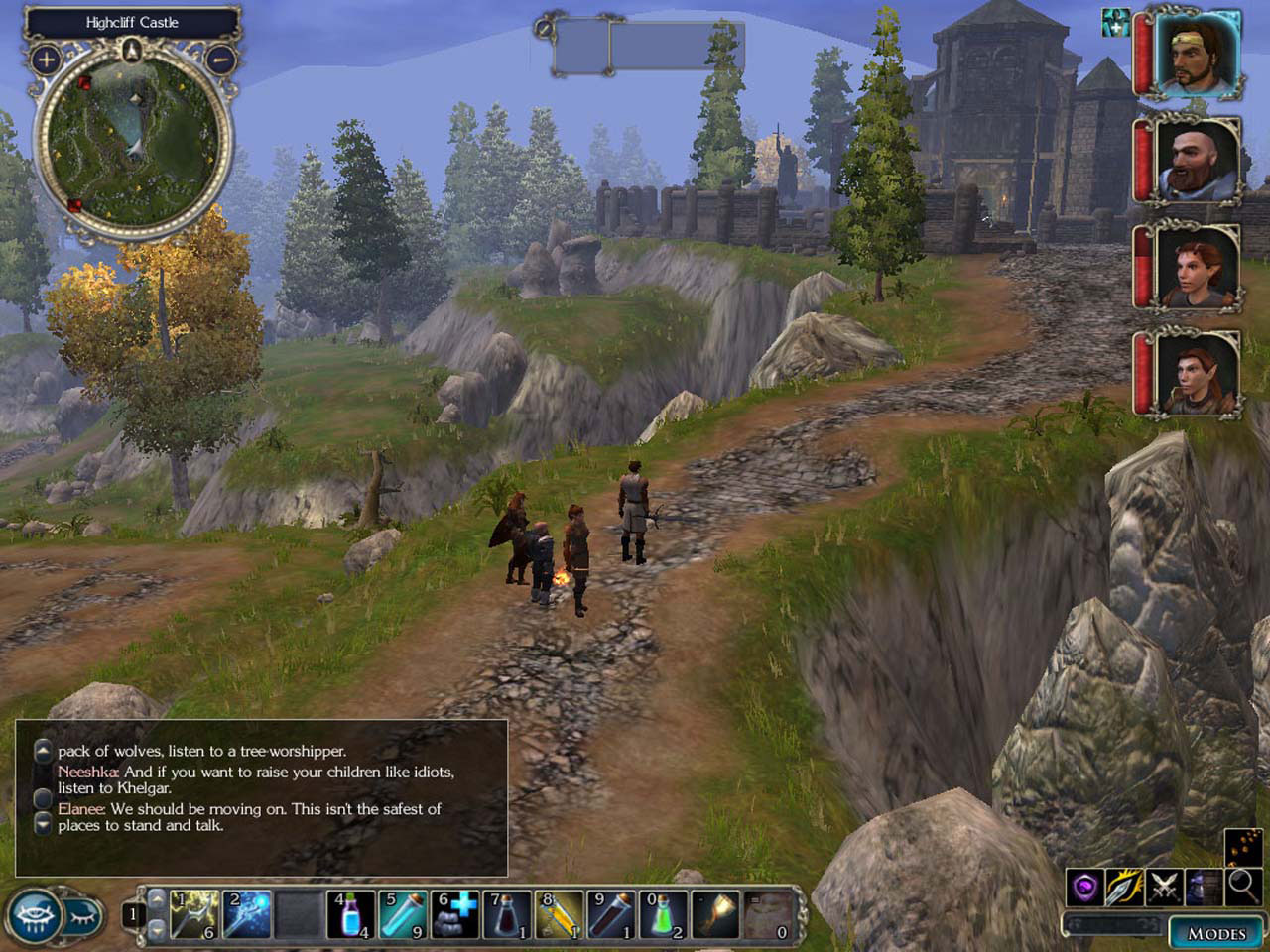The height and width of the screenshot is (952, 1270).
Task: Use the lightning blade in hotbar slot 1
Action: tap(194, 914)
